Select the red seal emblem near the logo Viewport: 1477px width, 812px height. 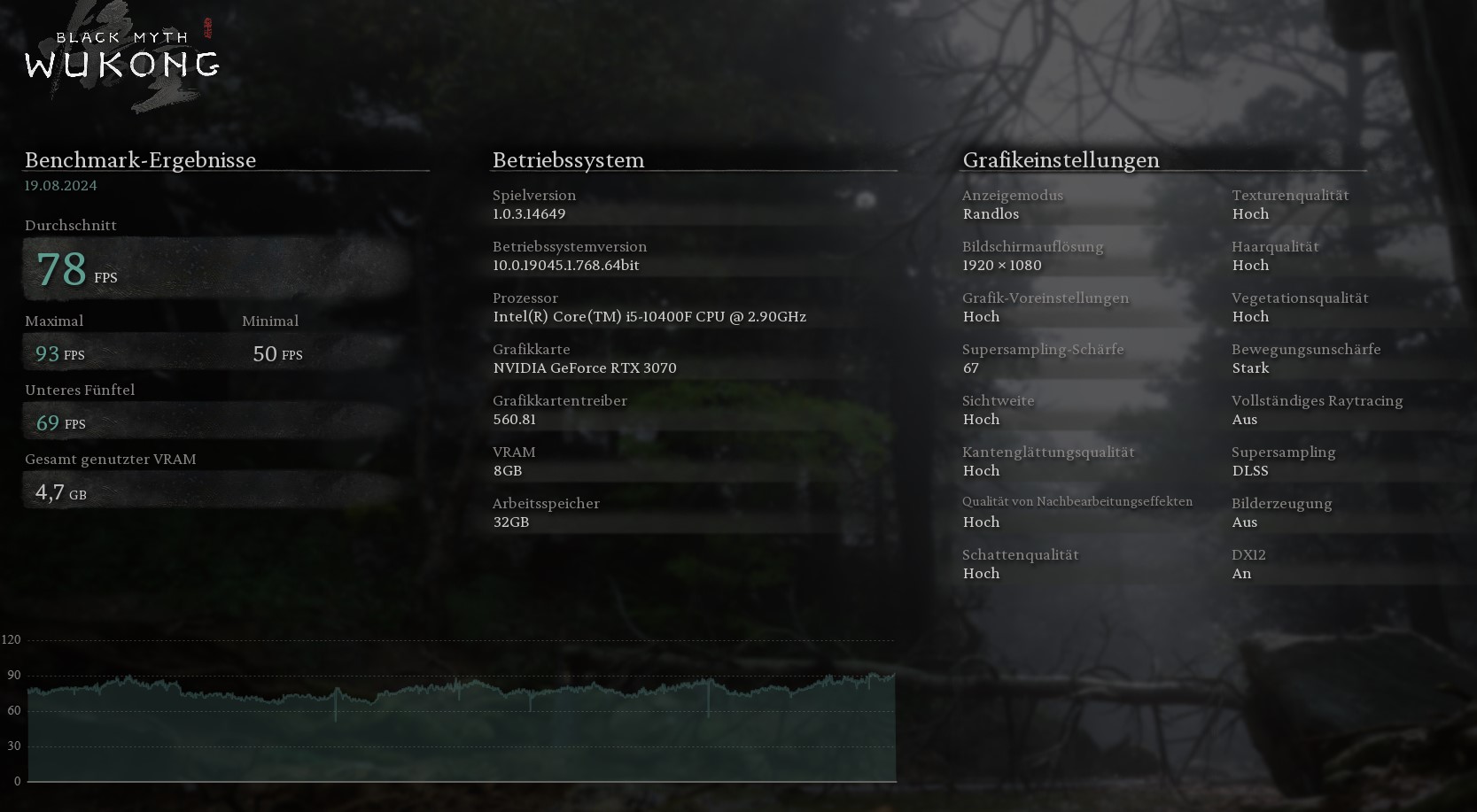point(207,27)
